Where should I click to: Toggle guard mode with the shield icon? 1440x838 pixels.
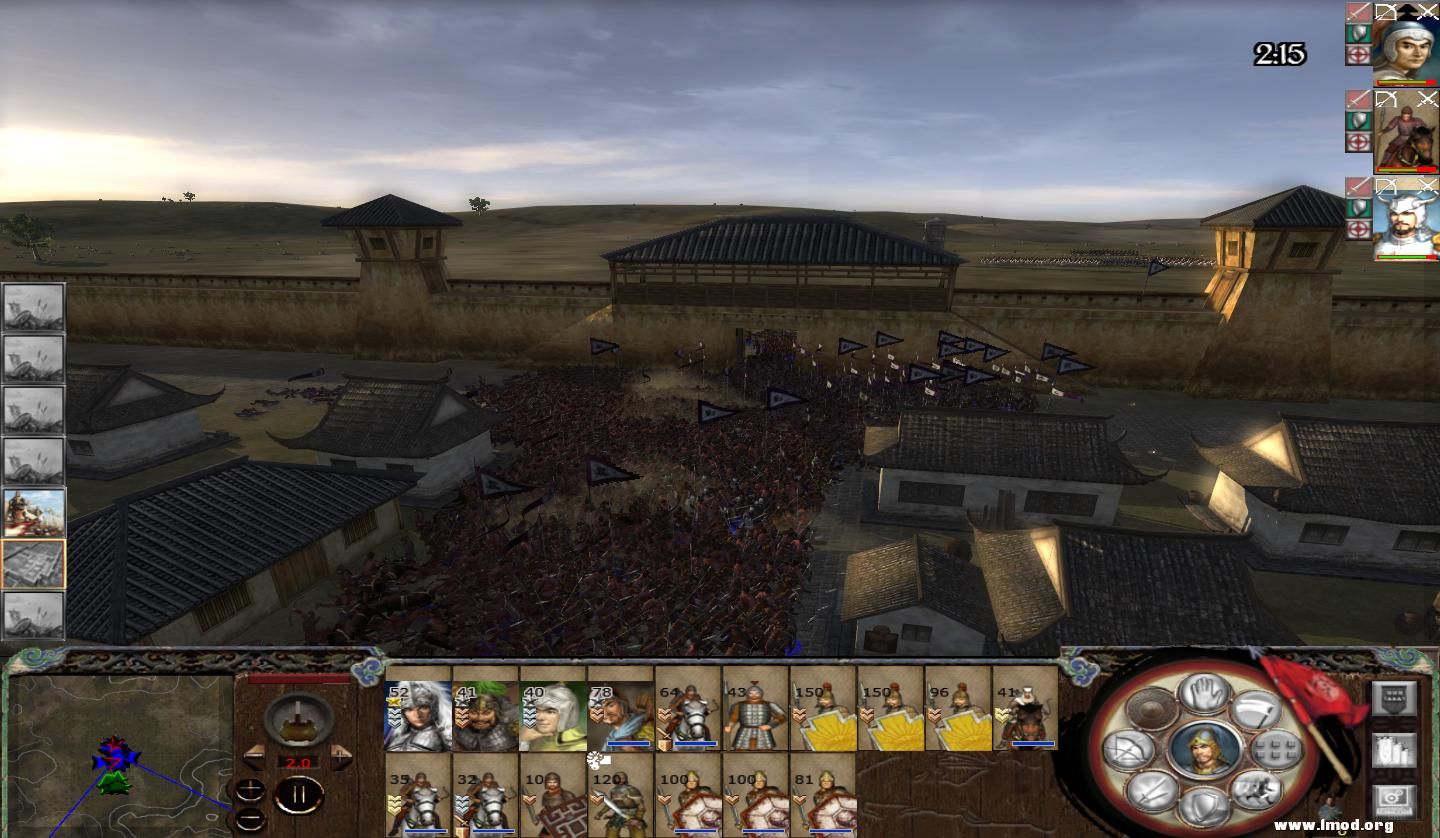(1204, 806)
